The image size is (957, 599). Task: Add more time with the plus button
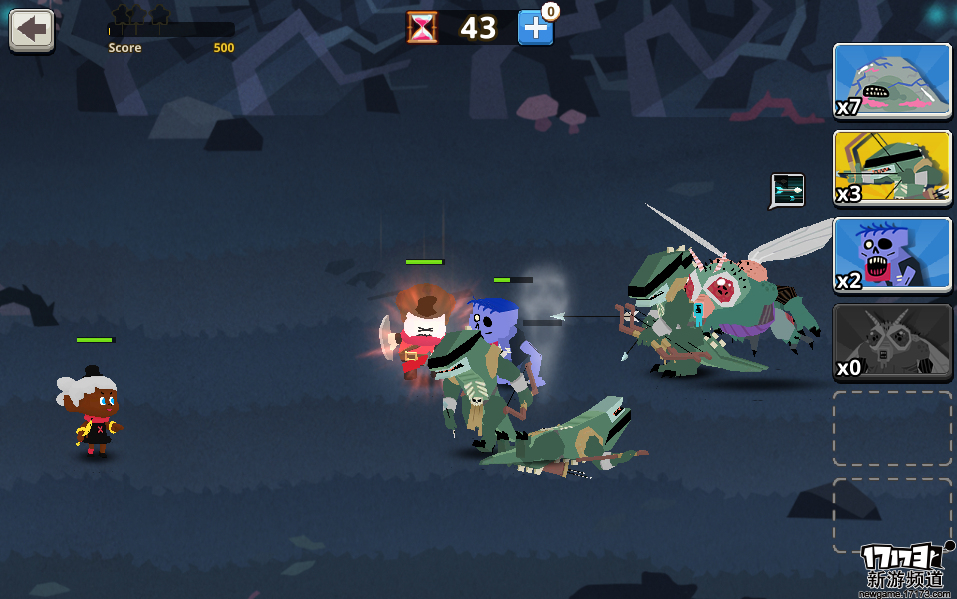(x=535, y=28)
